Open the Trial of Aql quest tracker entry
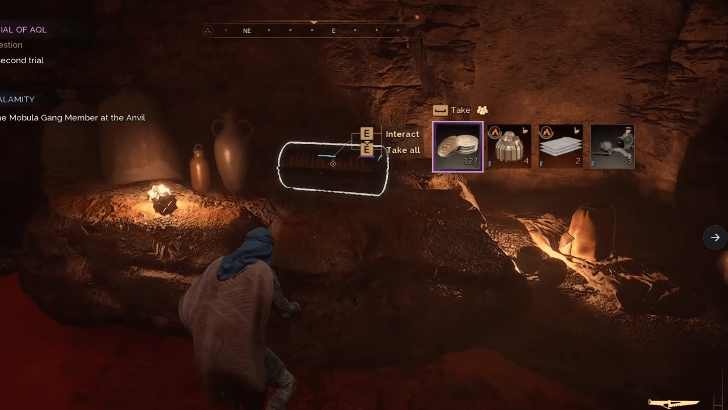This screenshot has width=728, height=410. click(24, 30)
